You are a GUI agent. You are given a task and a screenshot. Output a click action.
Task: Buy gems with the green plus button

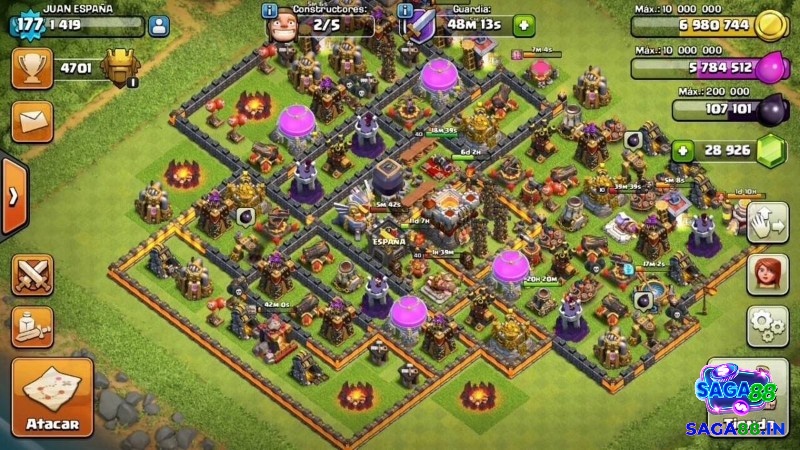click(x=683, y=151)
